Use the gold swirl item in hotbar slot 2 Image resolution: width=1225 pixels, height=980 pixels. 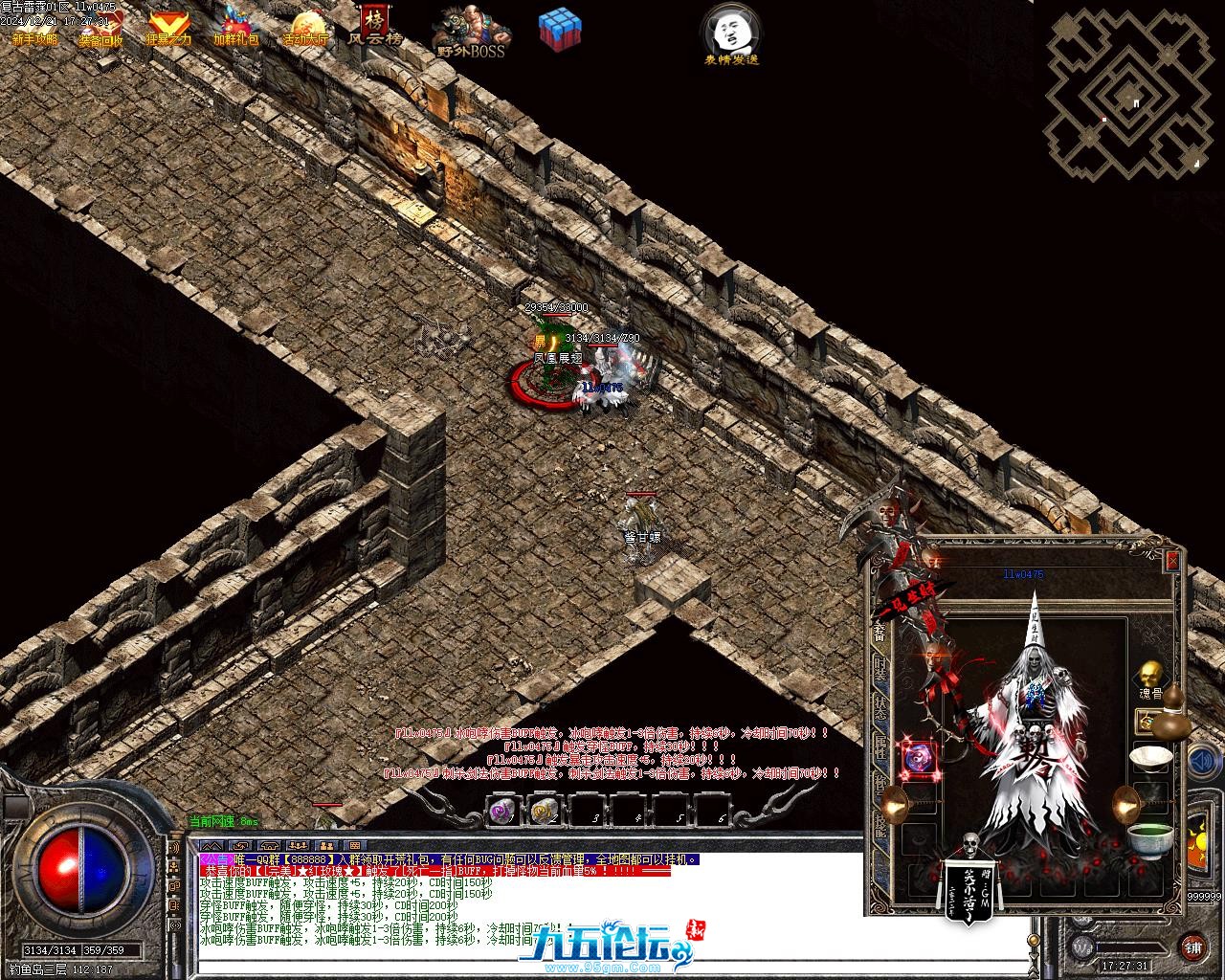coord(544,812)
